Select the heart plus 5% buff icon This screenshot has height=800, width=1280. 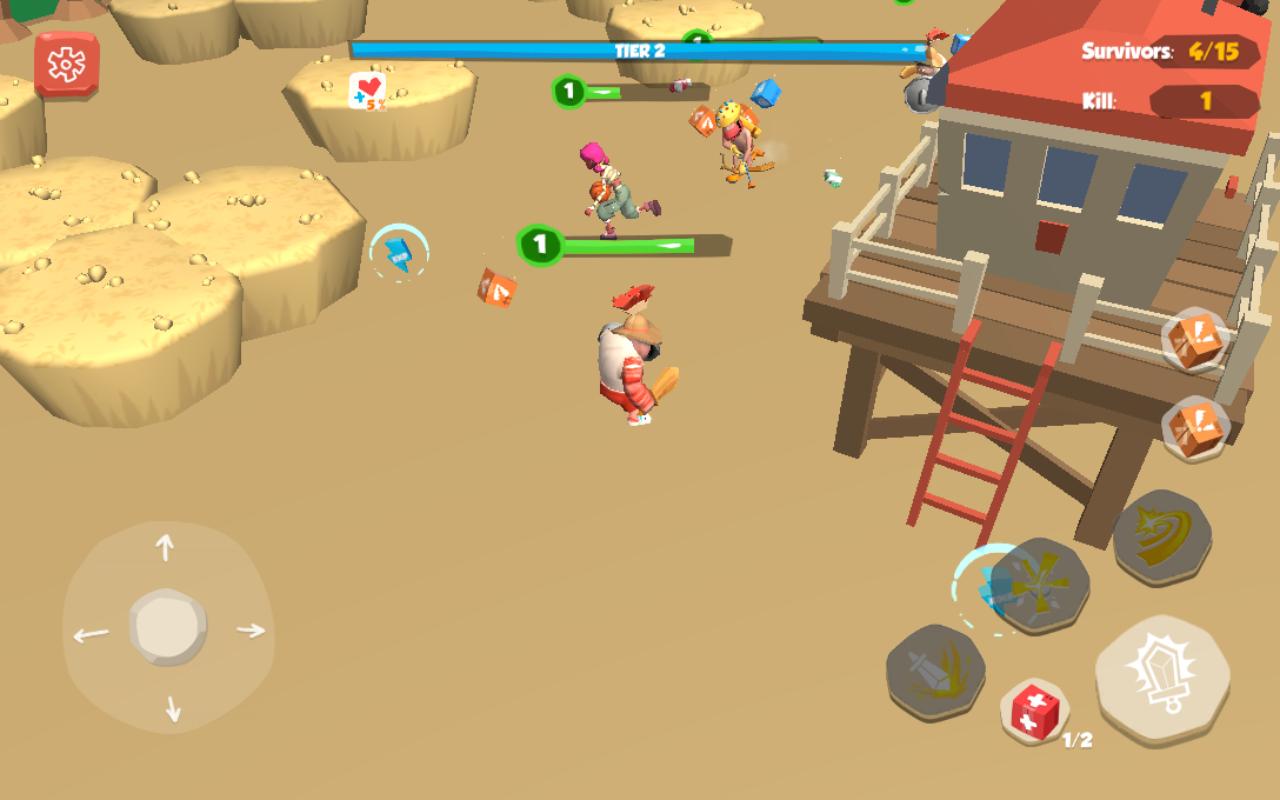click(x=368, y=92)
